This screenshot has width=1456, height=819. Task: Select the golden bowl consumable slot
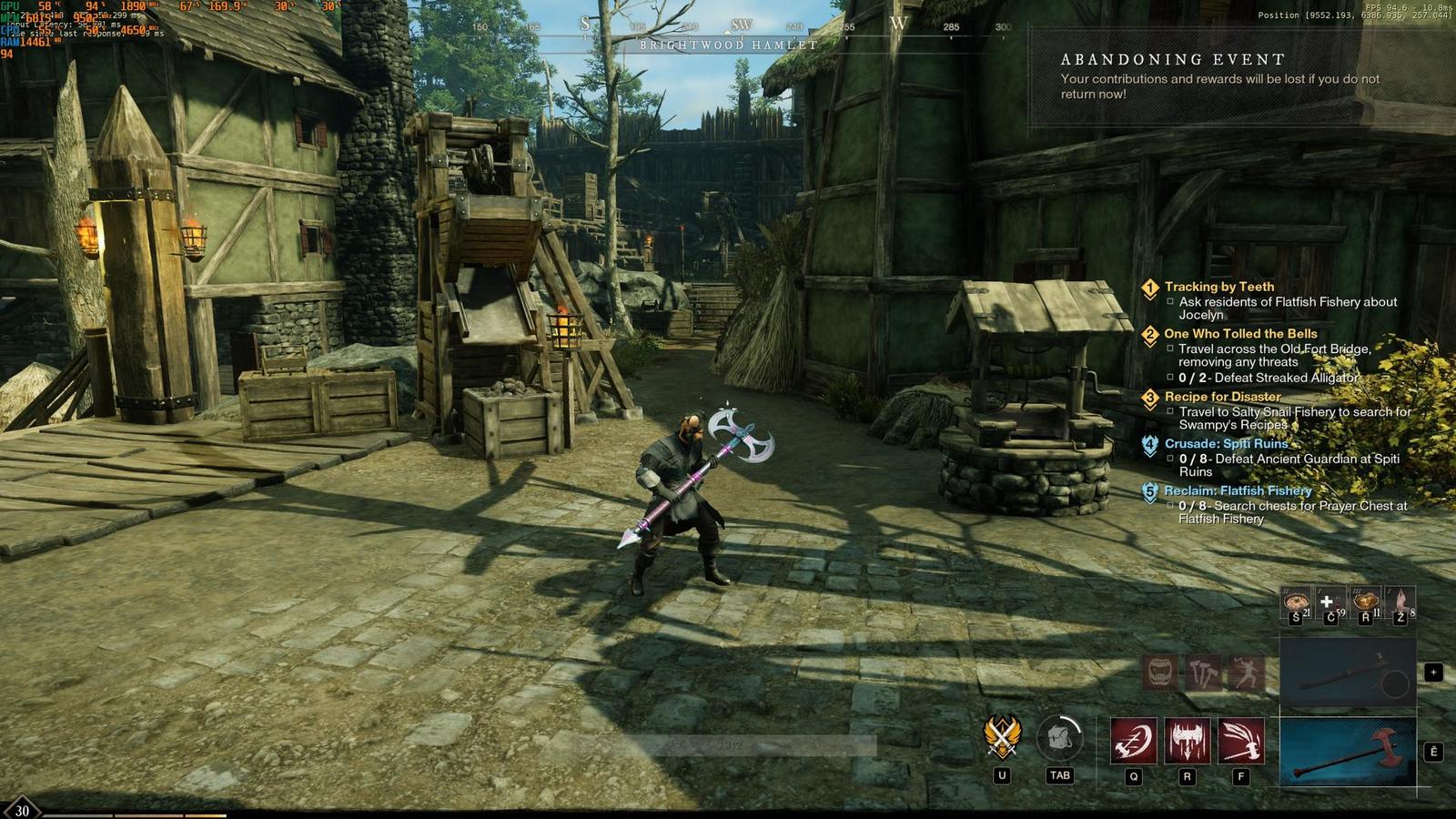tap(1364, 601)
